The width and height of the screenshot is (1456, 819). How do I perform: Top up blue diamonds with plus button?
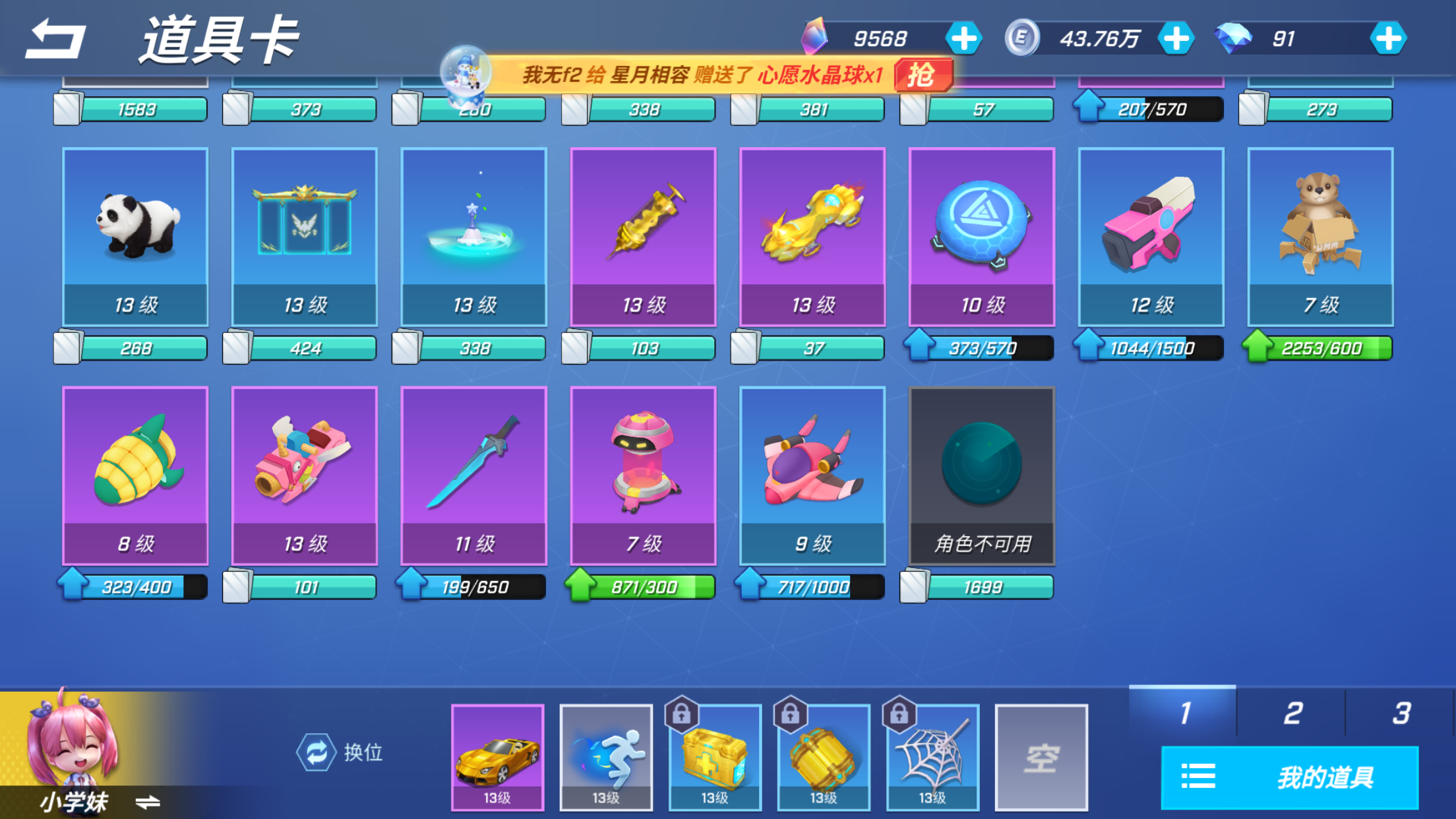tap(1387, 39)
